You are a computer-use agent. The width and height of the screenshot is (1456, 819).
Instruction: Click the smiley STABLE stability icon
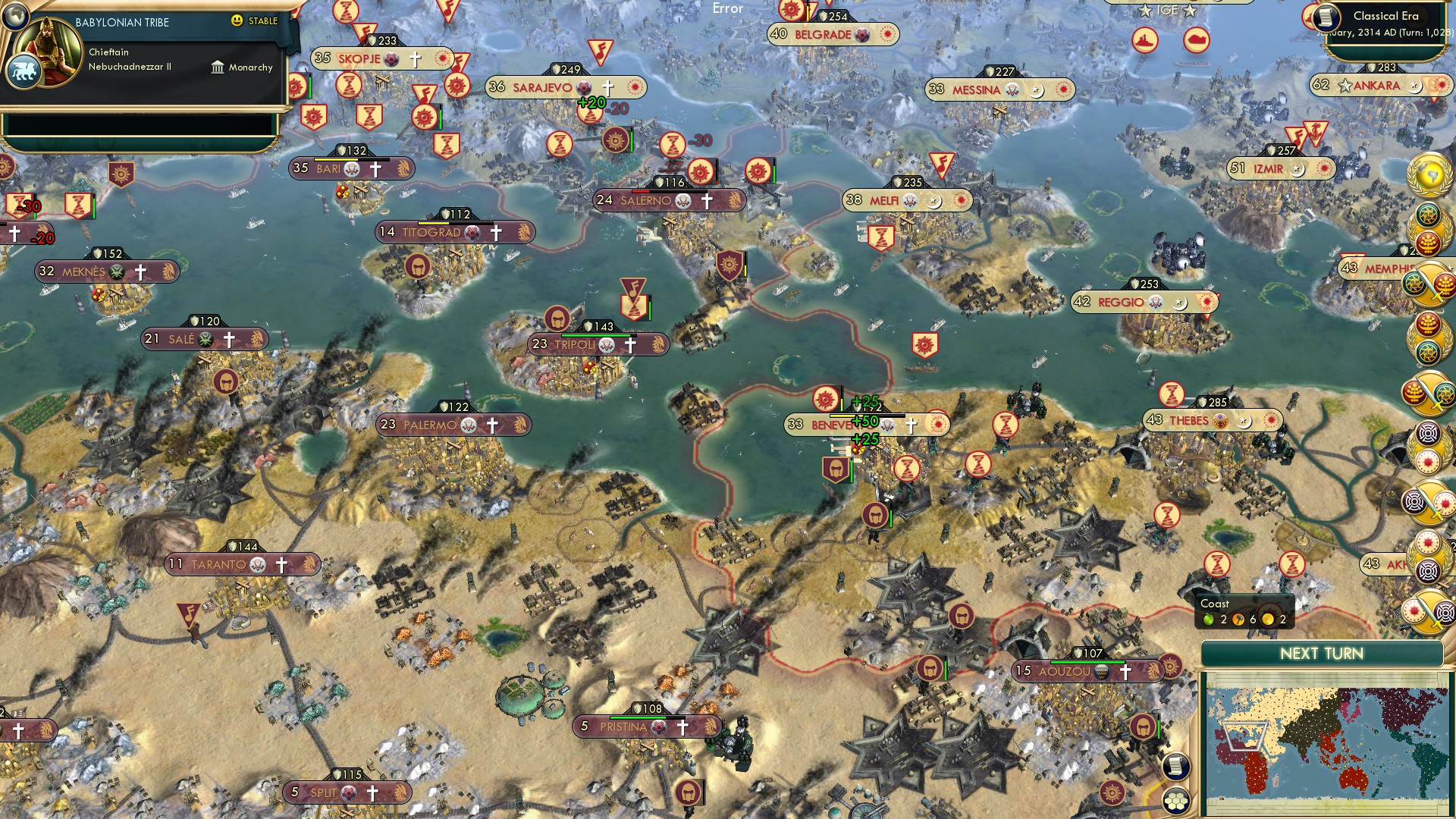click(237, 21)
